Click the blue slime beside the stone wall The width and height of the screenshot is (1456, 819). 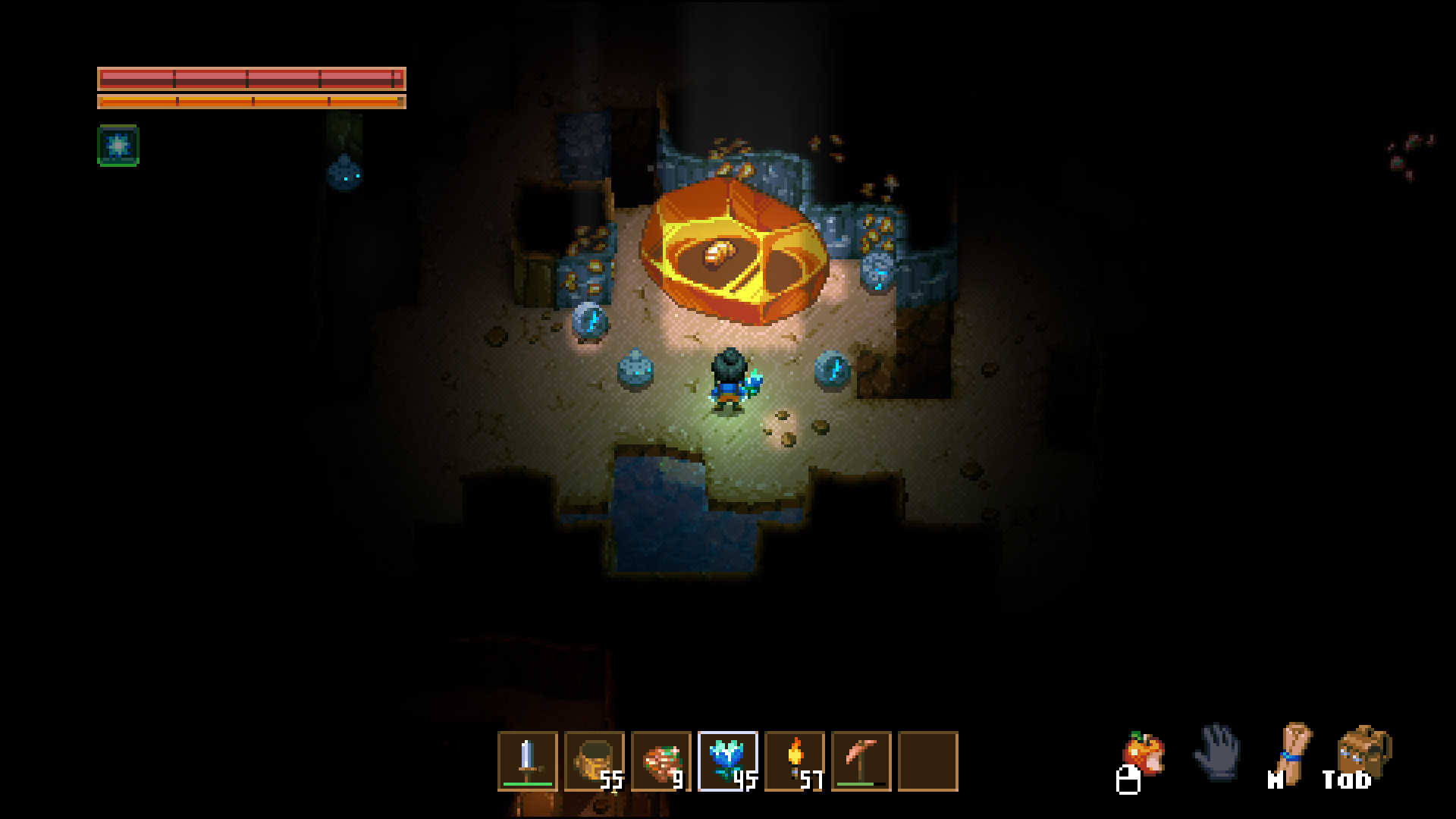point(346,173)
